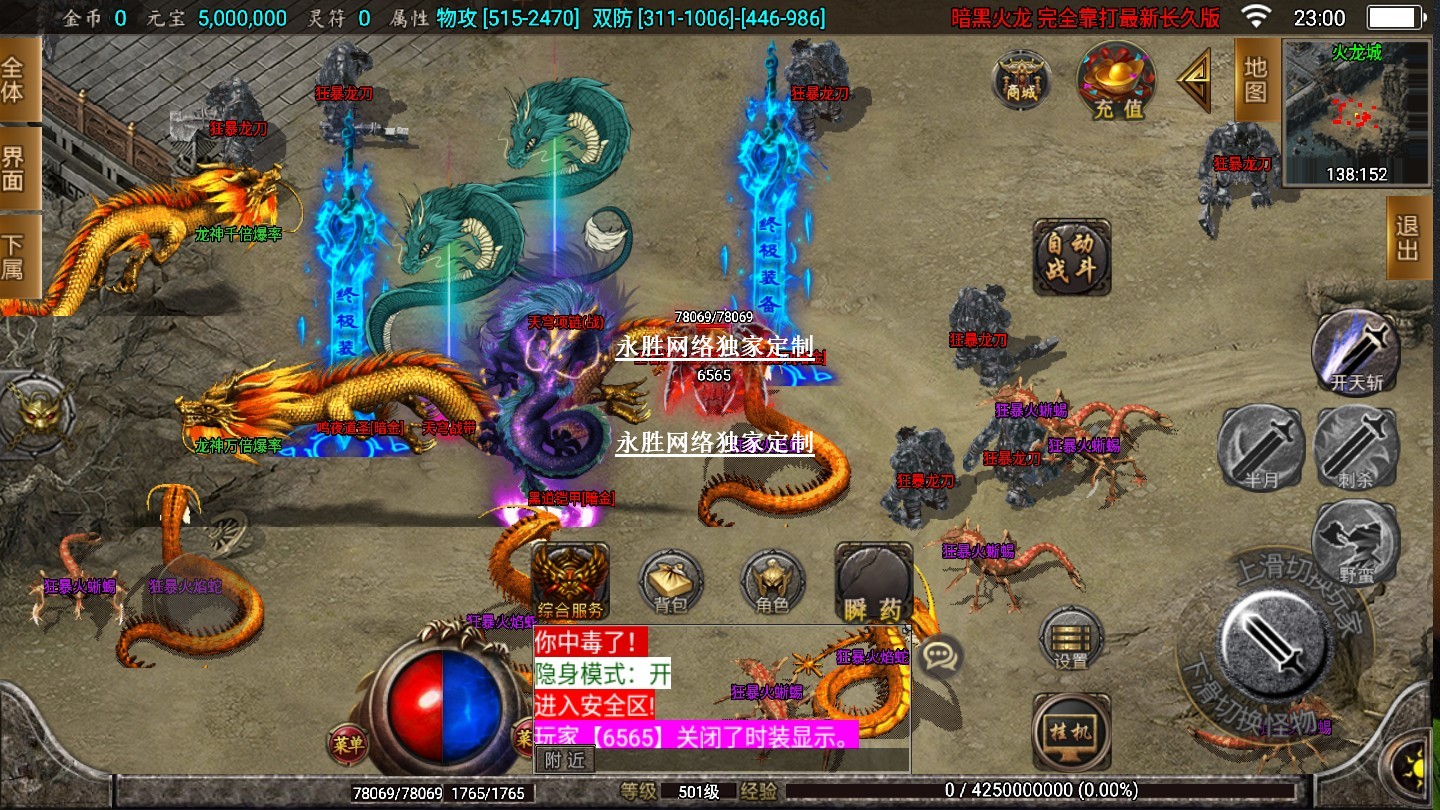Activate the 开天斩 skill
Image resolution: width=1440 pixels, height=810 pixels.
[x=1356, y=350]
